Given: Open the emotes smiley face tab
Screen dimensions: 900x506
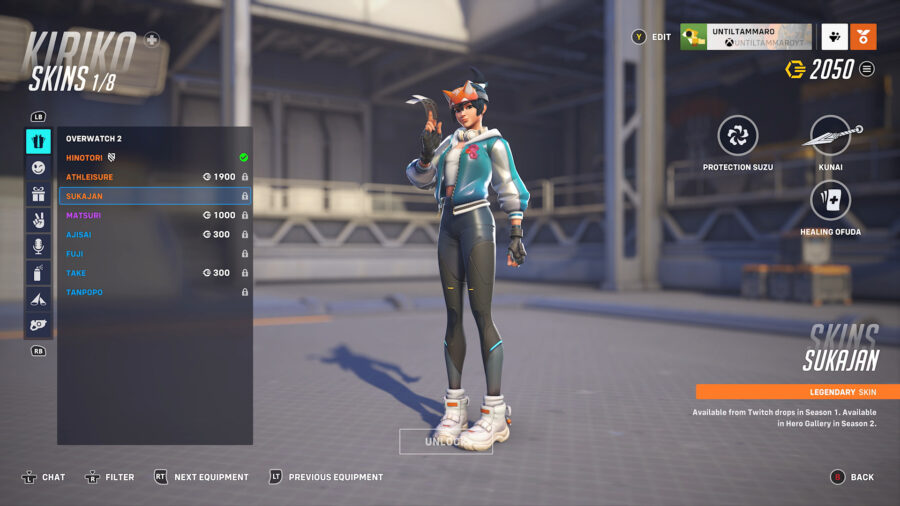Looking at the screenshot, I should (x=38, y=168).
